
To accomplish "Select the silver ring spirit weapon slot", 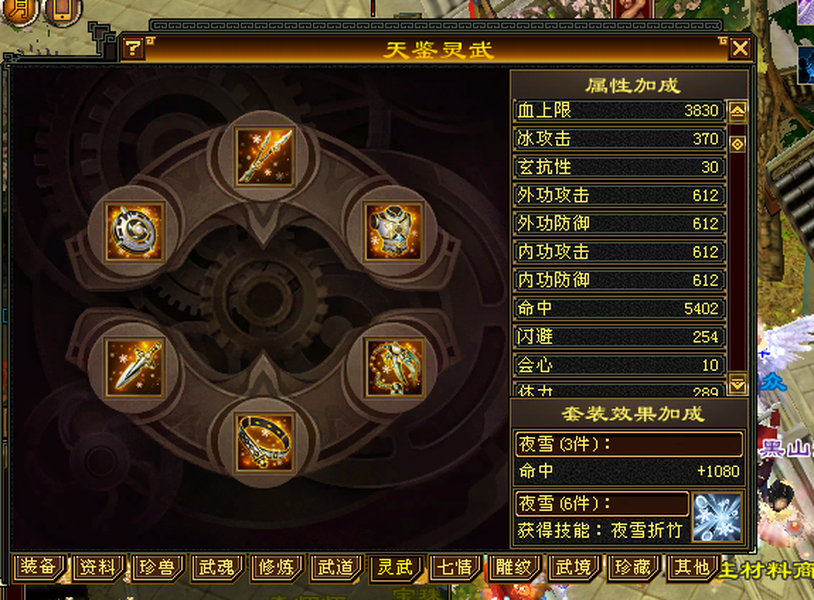I will click(x=265, y=441).
